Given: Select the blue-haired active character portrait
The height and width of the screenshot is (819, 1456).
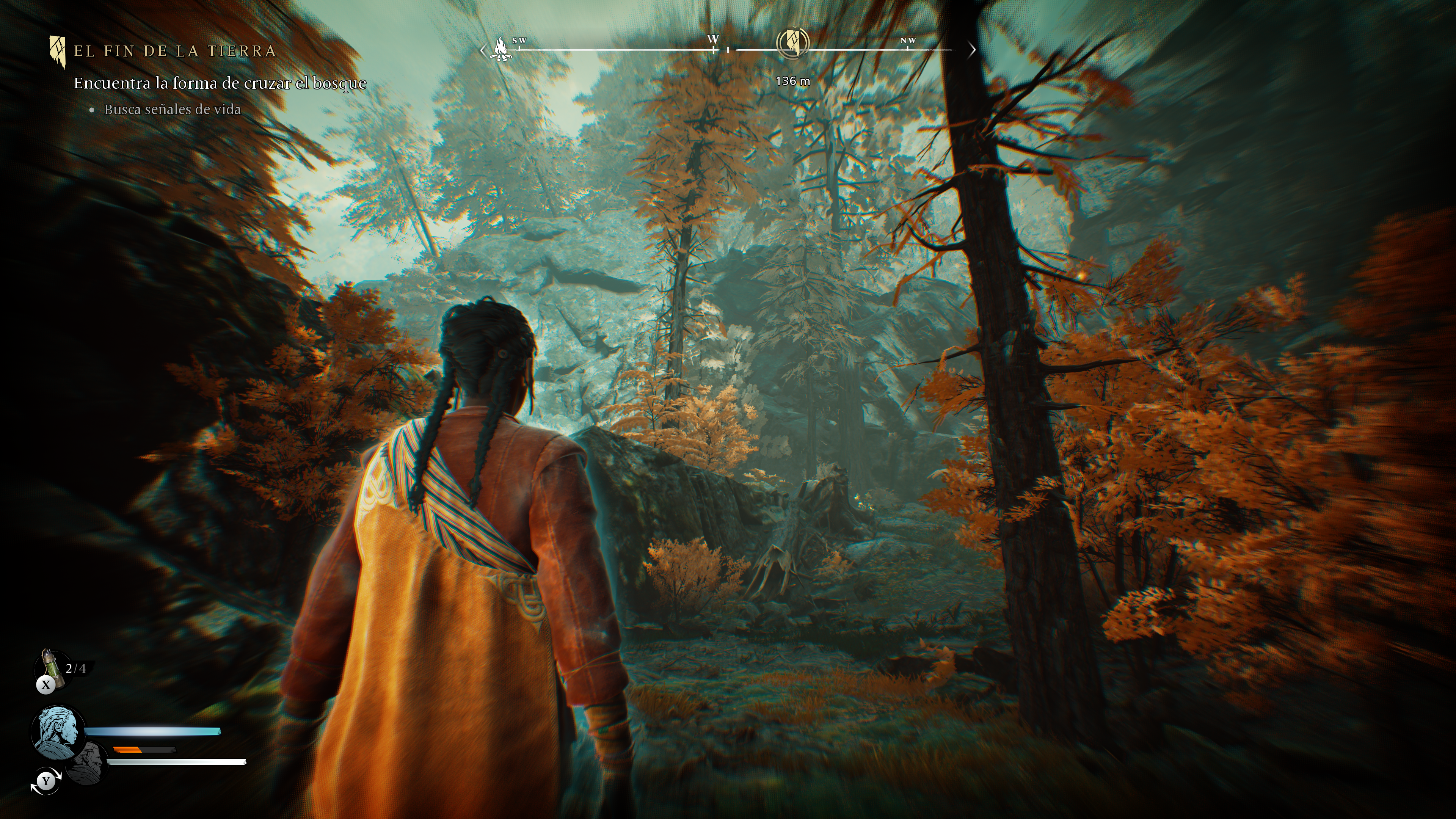Looking at the screenshot, I should 58,731.
